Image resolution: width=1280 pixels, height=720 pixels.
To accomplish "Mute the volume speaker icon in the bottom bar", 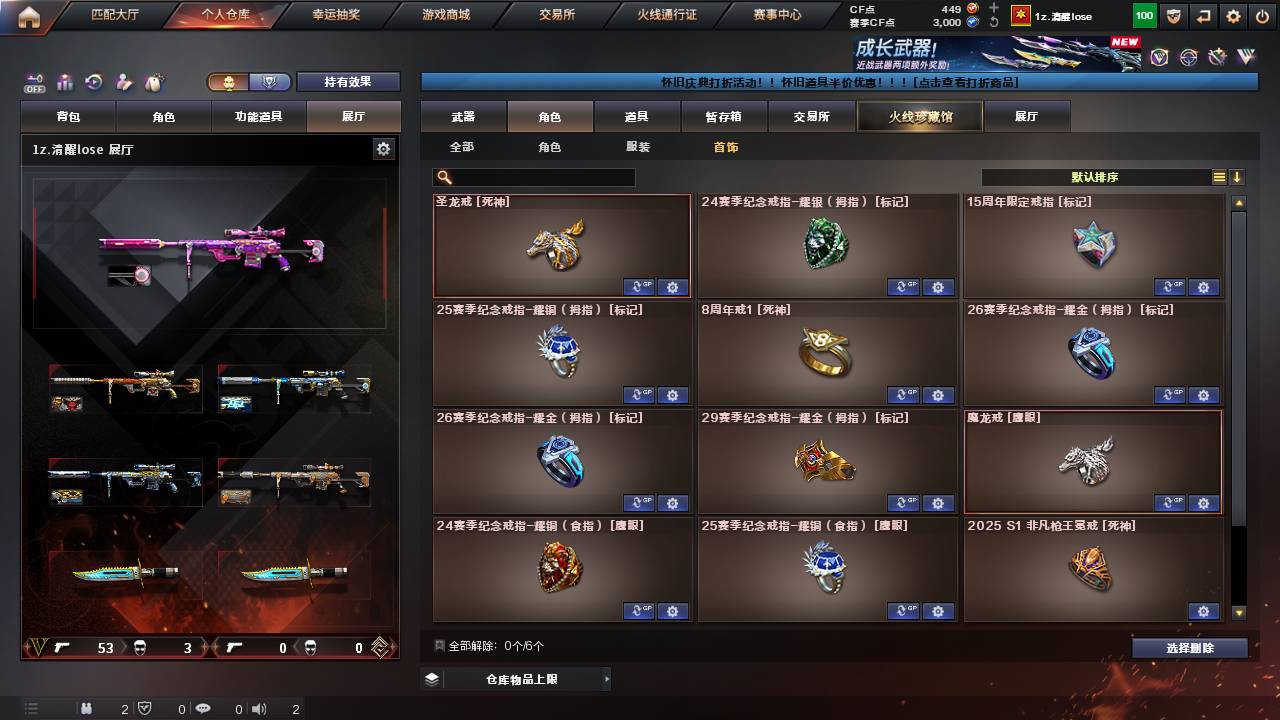I will point(260,710).
